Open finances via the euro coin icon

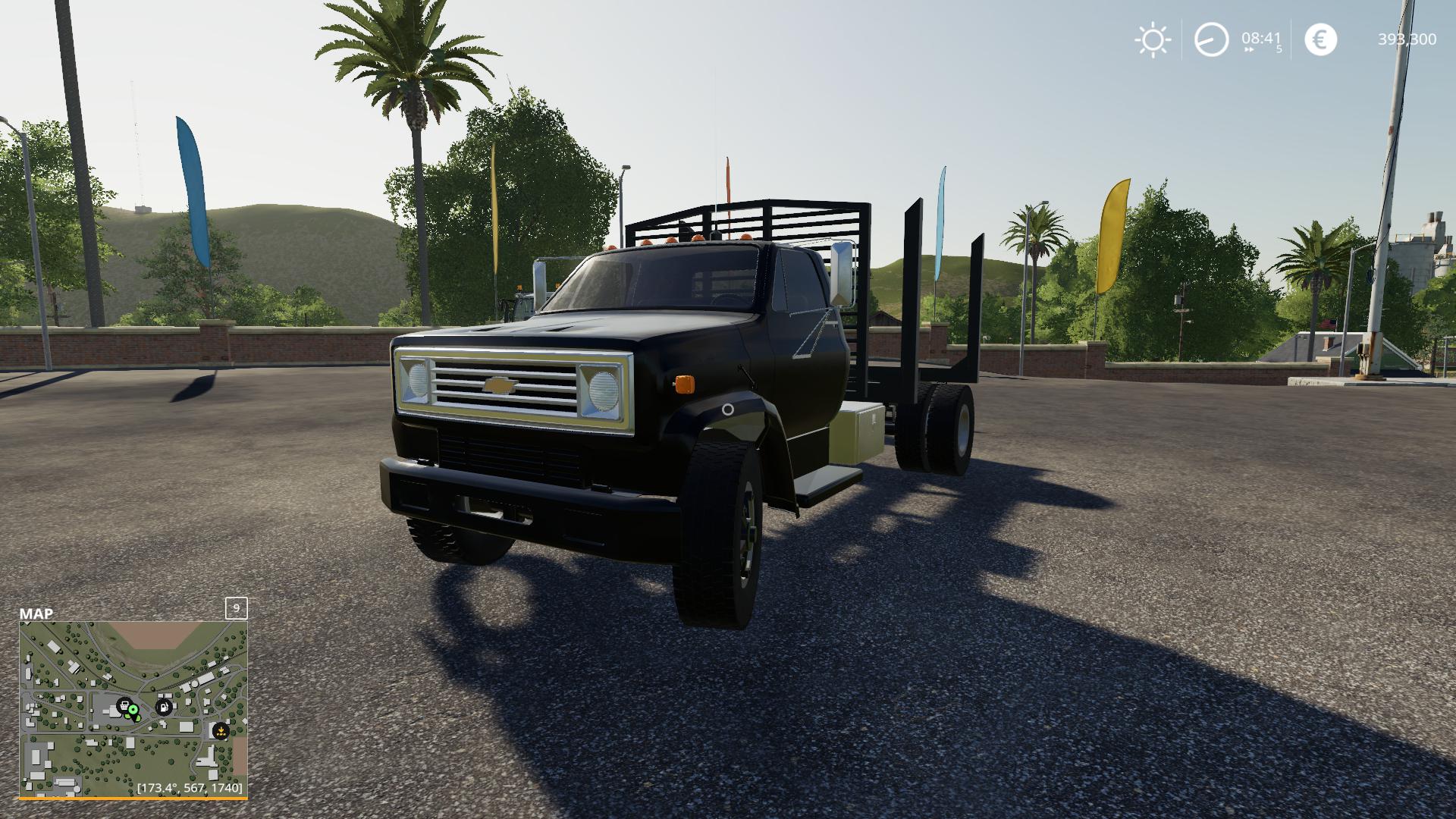click(x=1320, y=39)
